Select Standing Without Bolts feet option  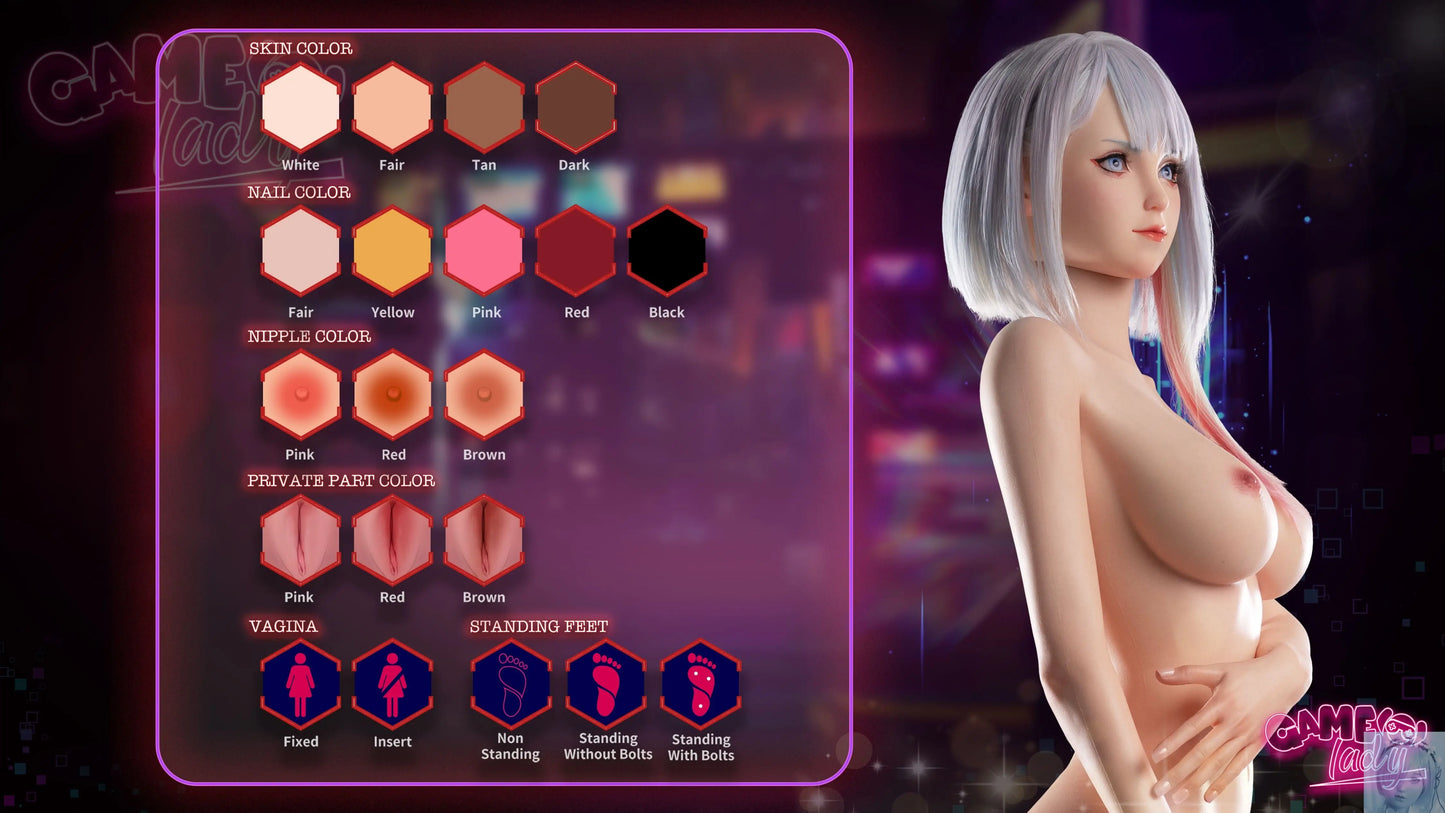[x=606, y=685]
